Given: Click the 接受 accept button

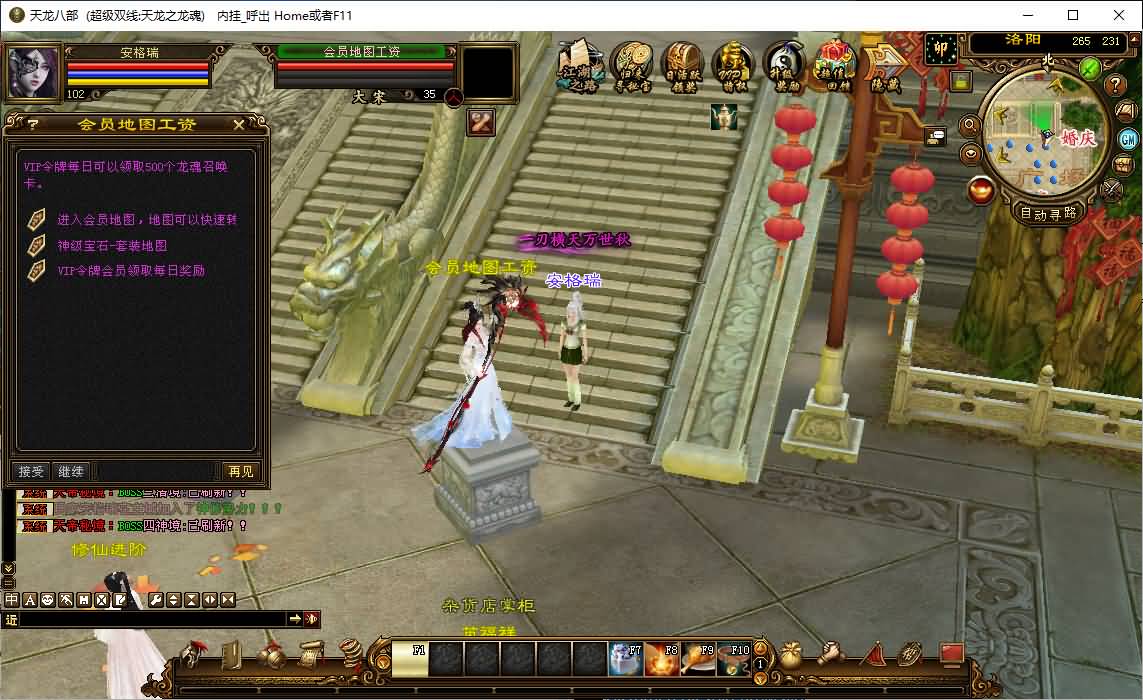Looking at the screenshot, I should [x=32, y=471].
